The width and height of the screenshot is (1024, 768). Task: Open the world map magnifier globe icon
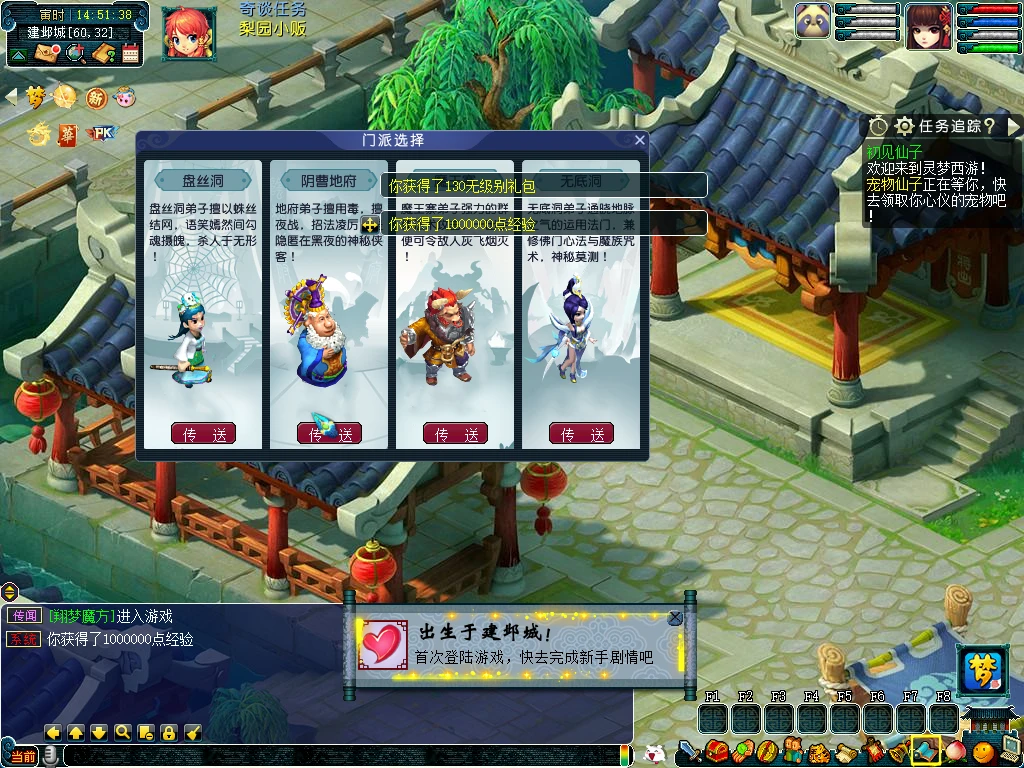pyautogui.click(x=75, y=53)
